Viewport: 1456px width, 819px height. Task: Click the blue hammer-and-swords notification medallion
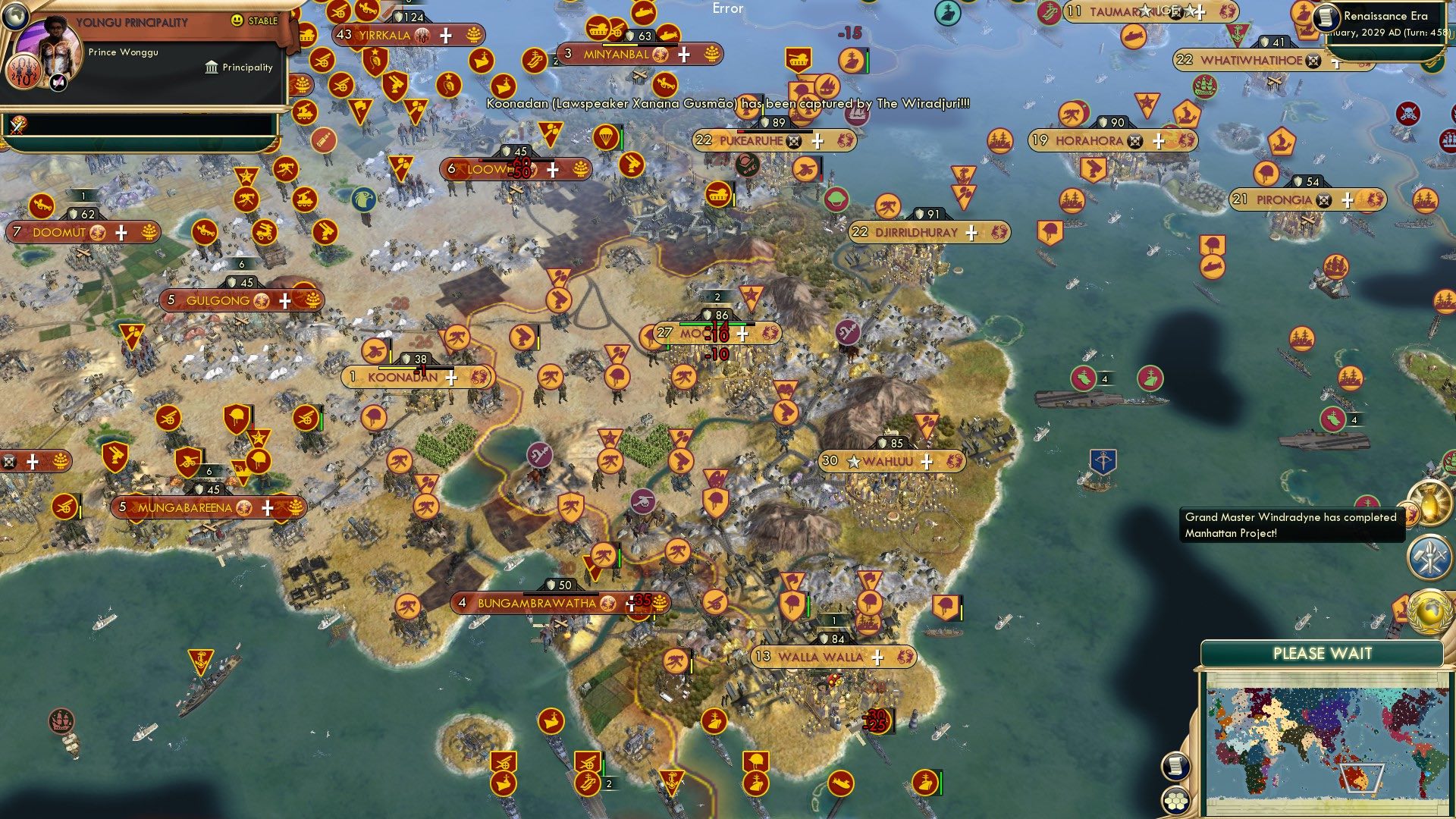1428,556
